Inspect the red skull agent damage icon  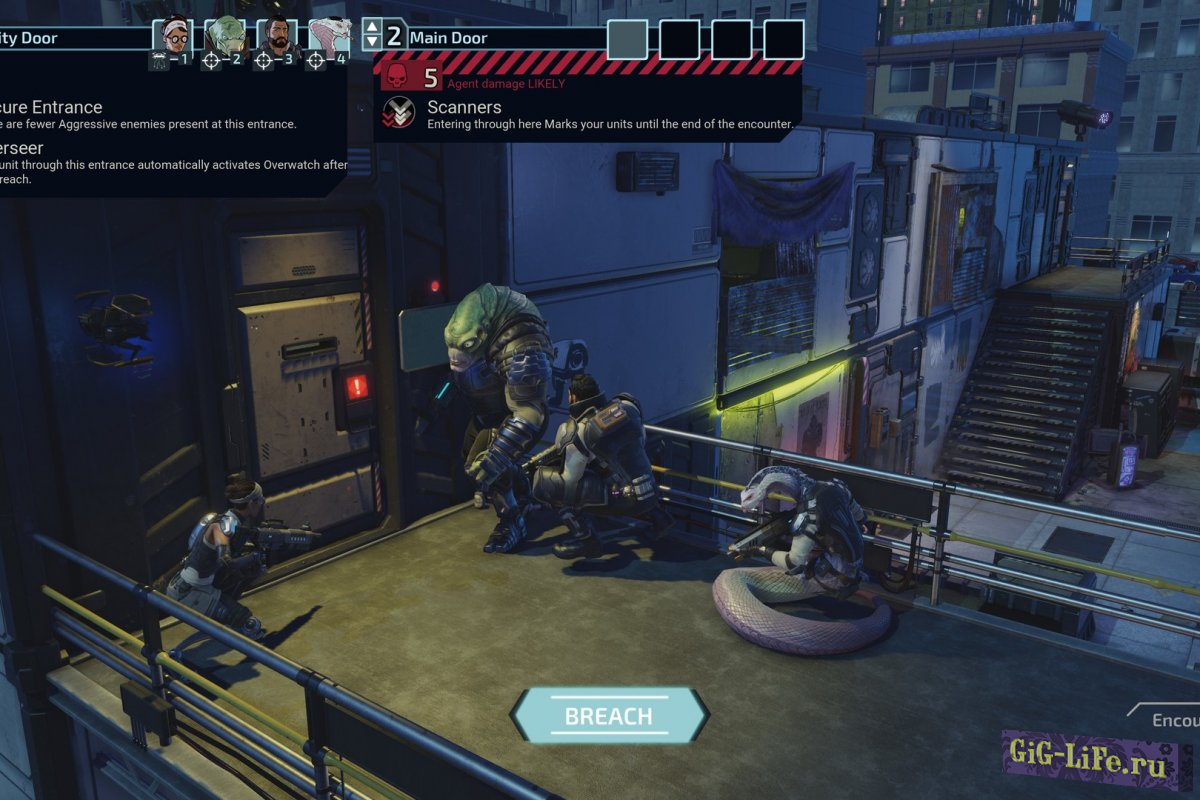397,77
